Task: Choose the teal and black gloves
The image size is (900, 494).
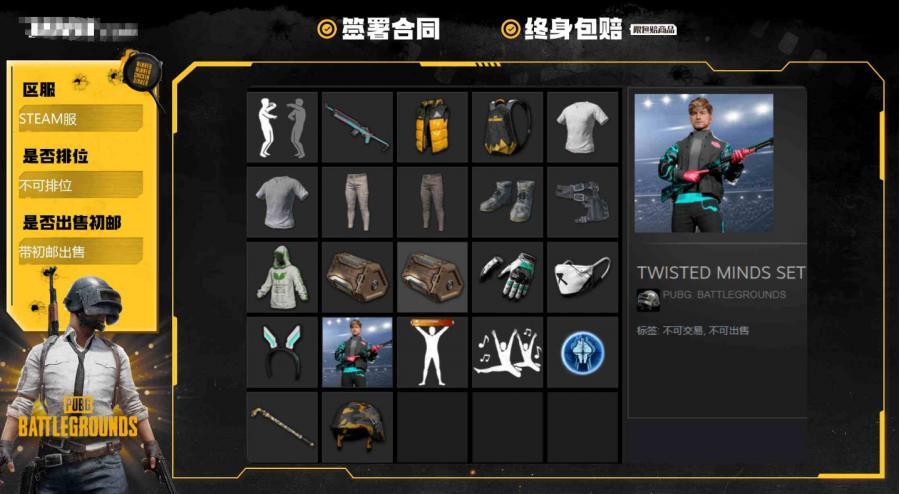Action: click(x=507, y=277)
